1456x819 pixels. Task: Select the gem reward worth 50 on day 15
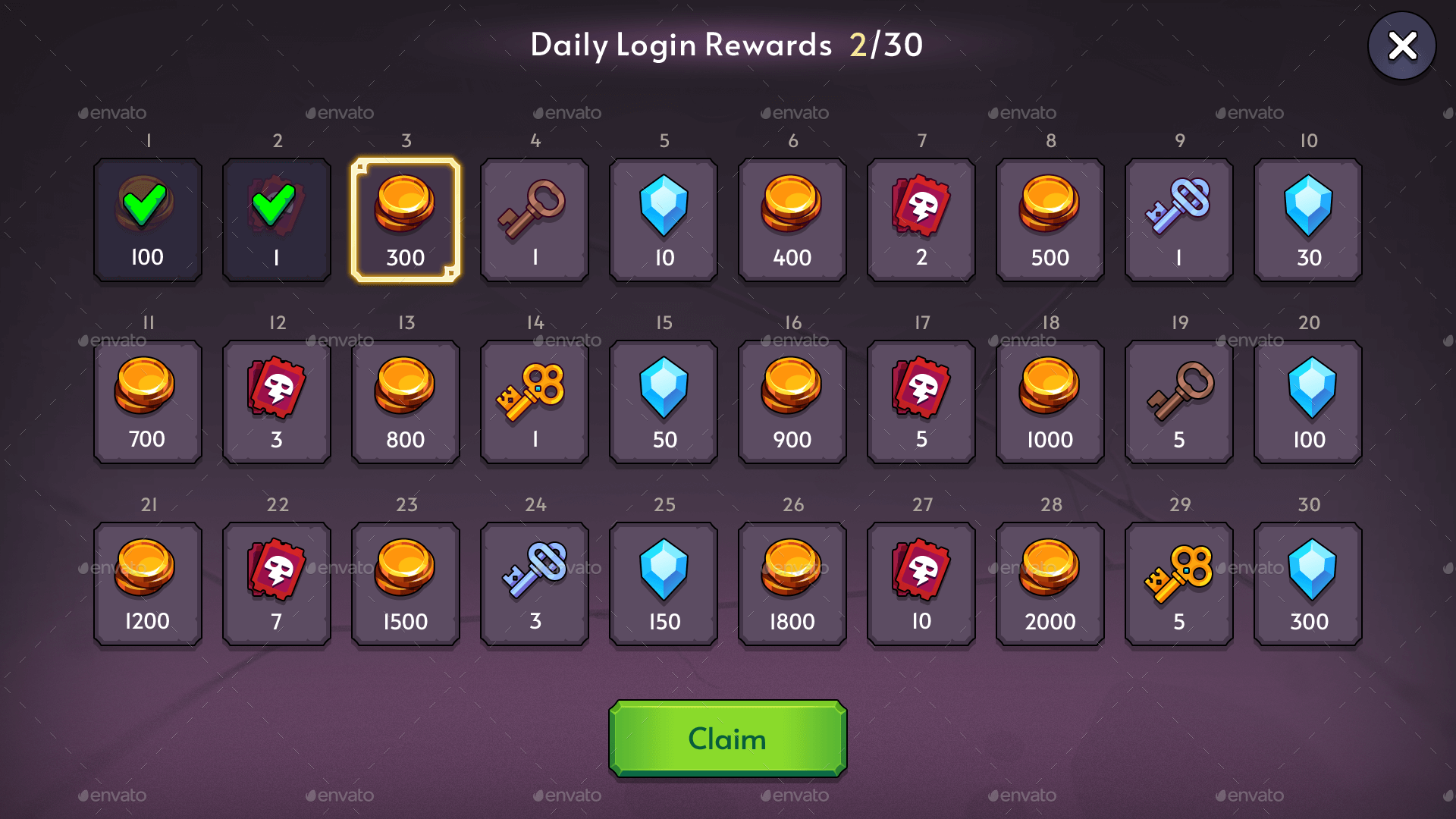tap(664, 387)
